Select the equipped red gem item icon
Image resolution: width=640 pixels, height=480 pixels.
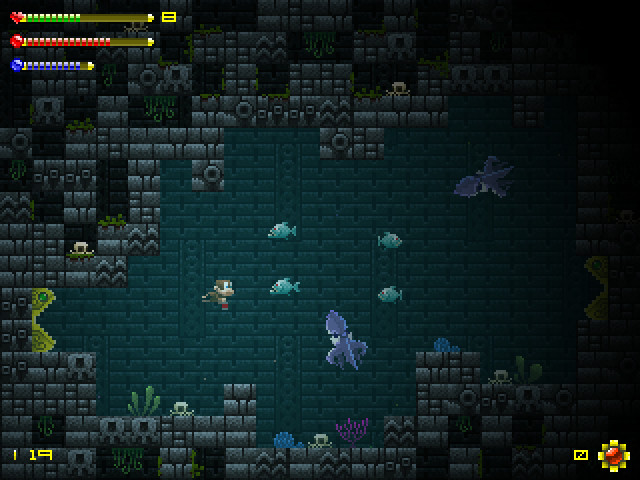(x=613, y=455)
